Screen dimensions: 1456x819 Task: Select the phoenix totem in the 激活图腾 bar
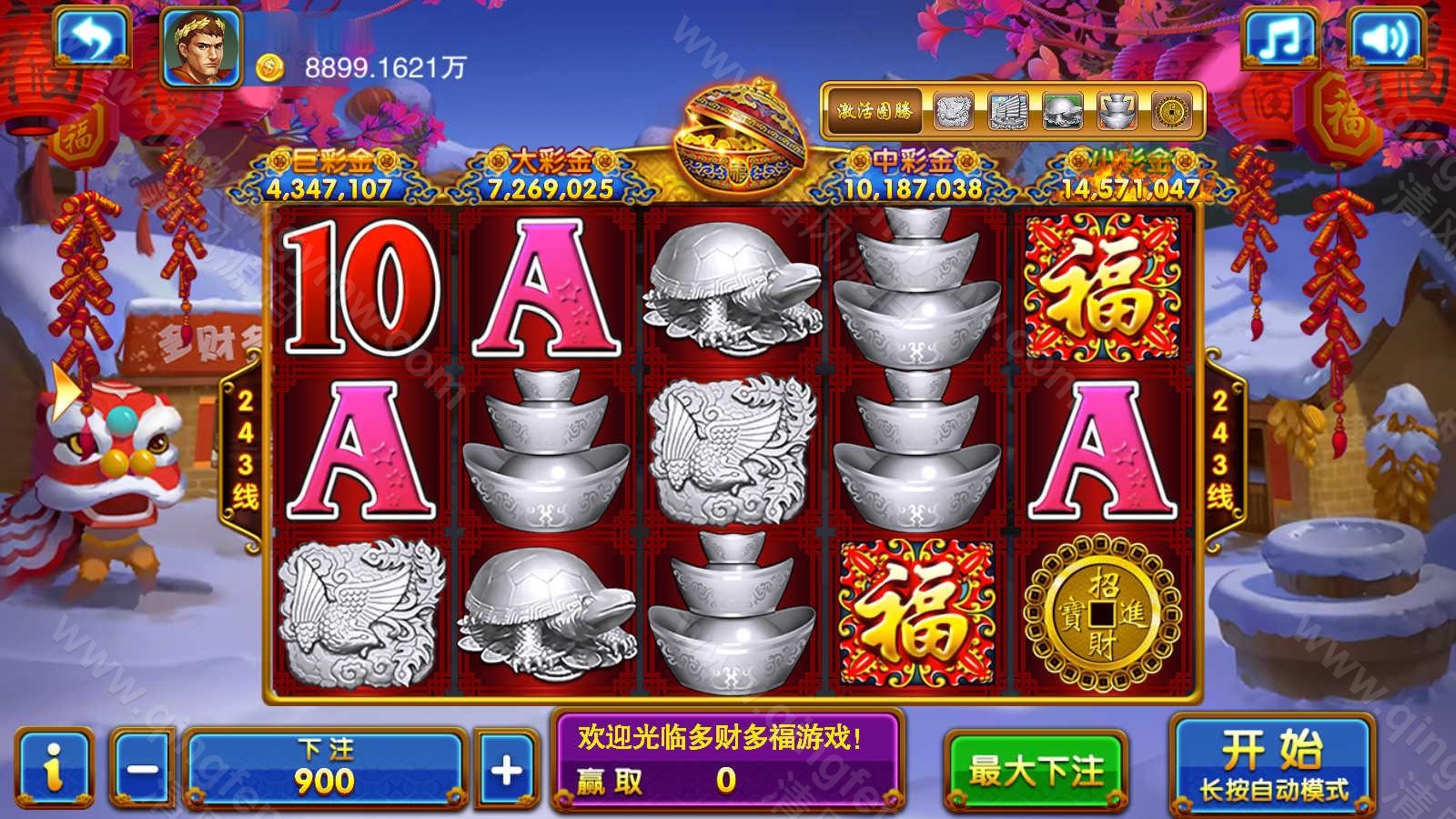(x=952, y=111)
